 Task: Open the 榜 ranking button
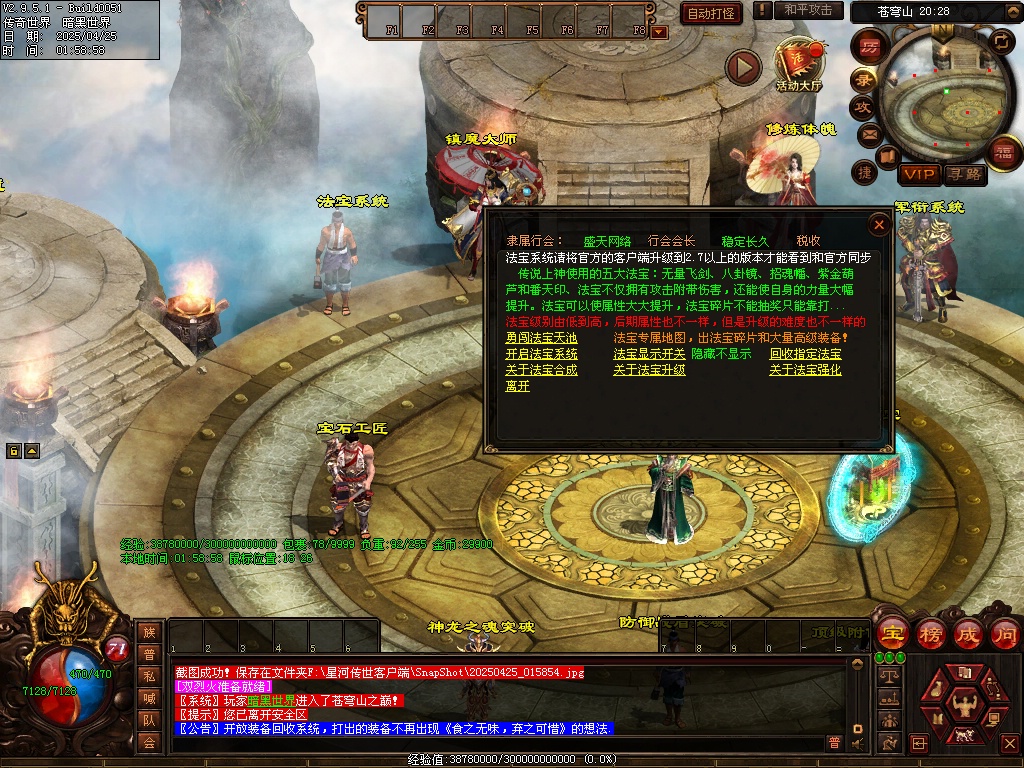(931, 633)
